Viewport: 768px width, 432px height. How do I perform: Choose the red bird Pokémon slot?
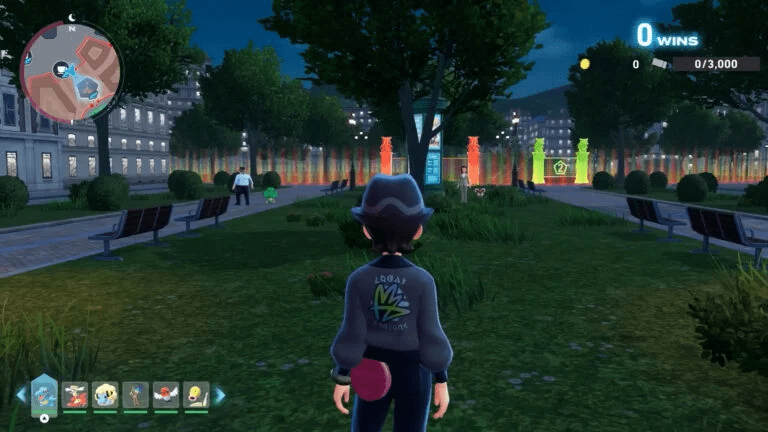[166, 395]
